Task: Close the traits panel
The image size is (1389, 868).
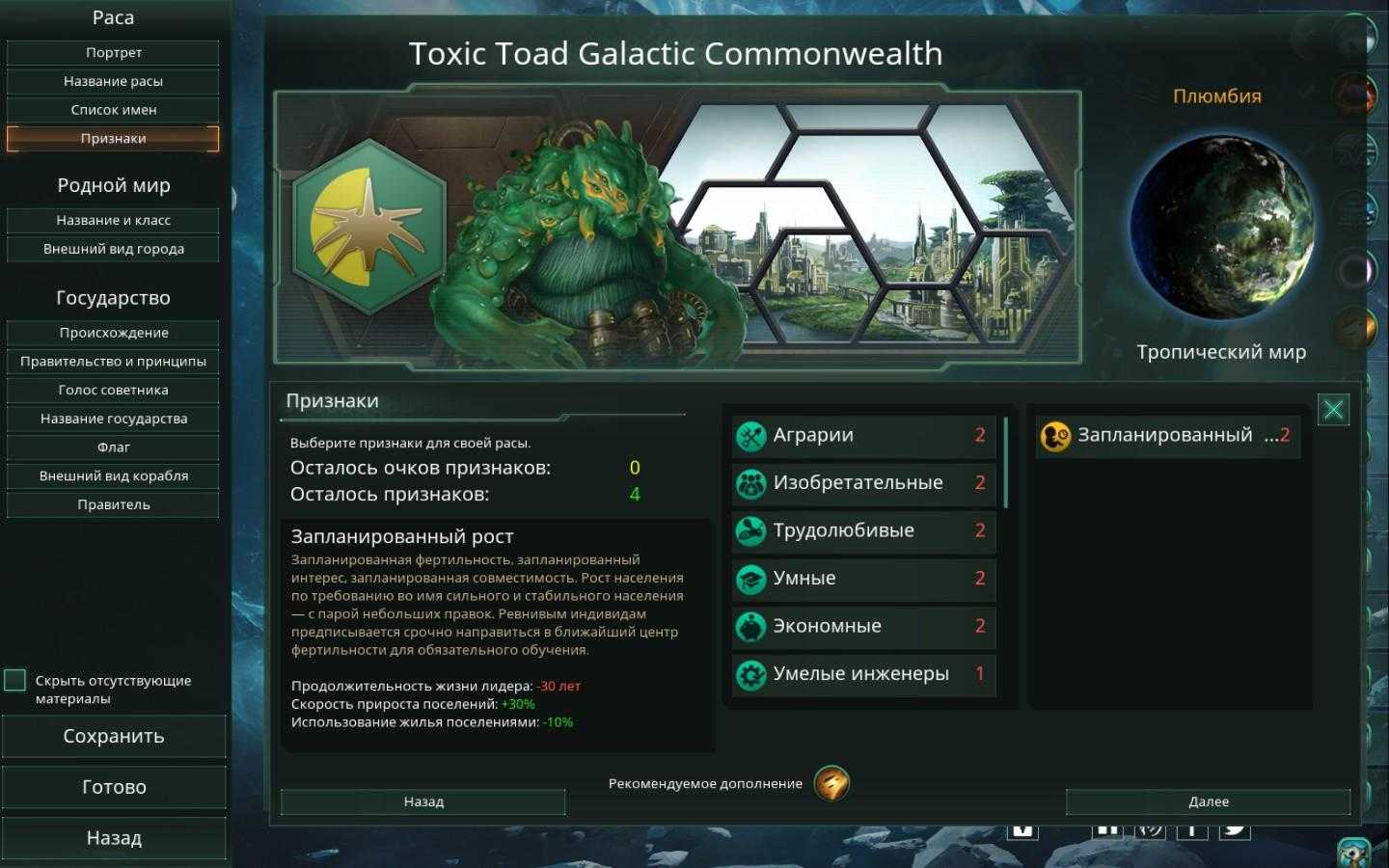Action: click(x=1333, y=410)
